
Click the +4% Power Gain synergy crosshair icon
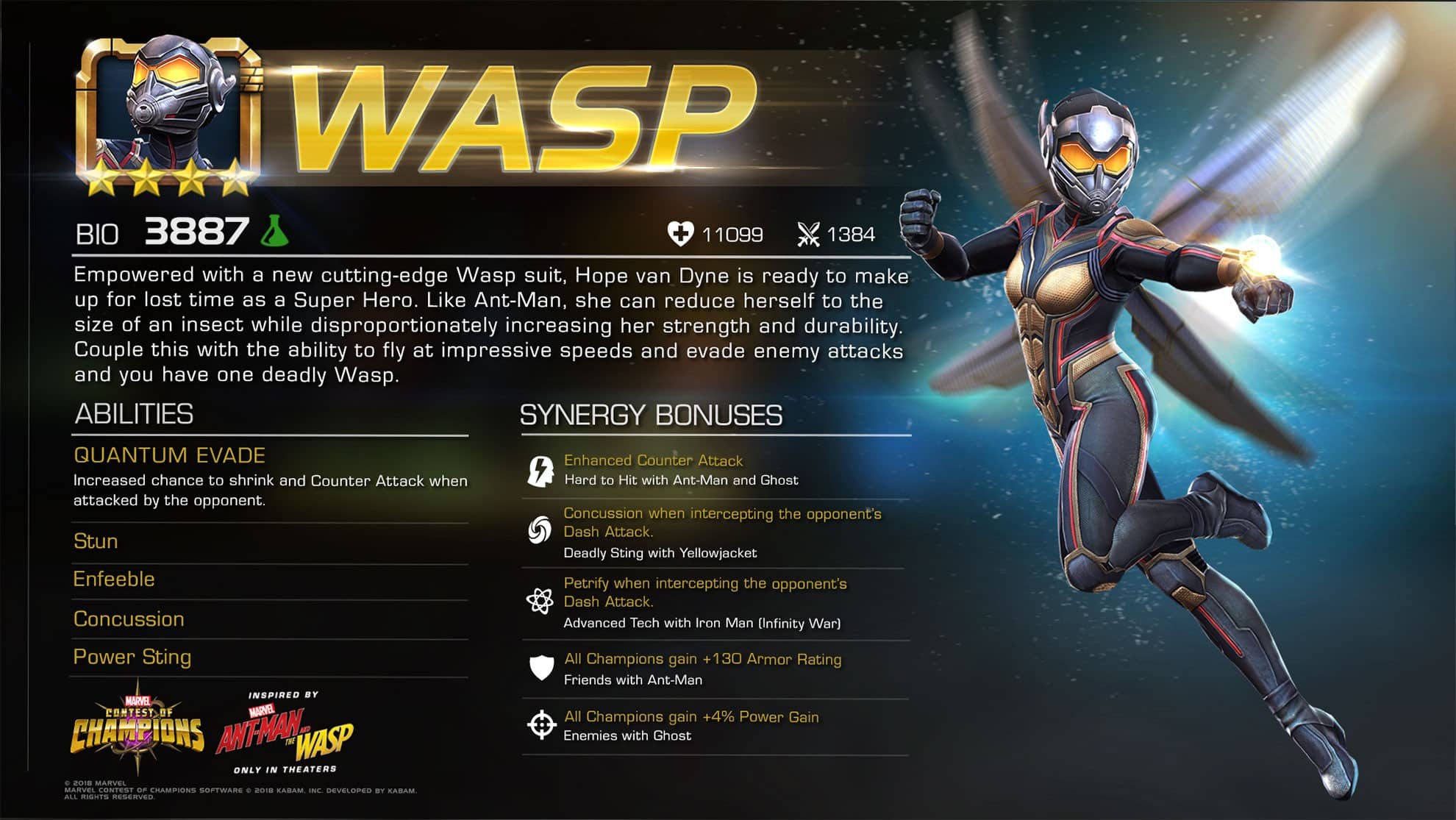541,724
